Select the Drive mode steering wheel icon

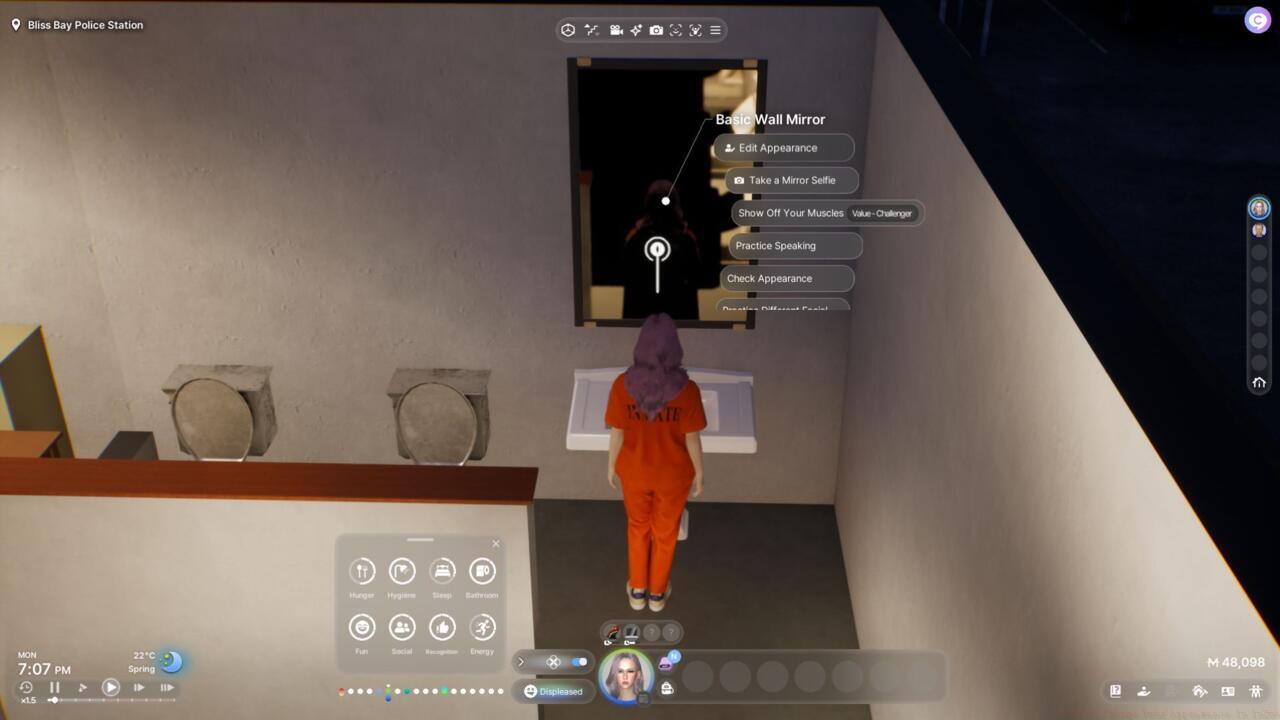[x=566, y=30]
